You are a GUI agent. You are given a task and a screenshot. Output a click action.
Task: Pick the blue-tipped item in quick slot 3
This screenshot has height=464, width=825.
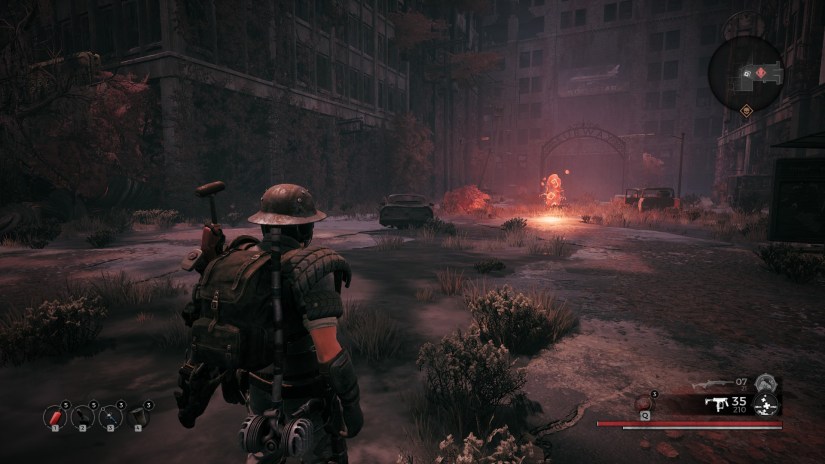112,415
